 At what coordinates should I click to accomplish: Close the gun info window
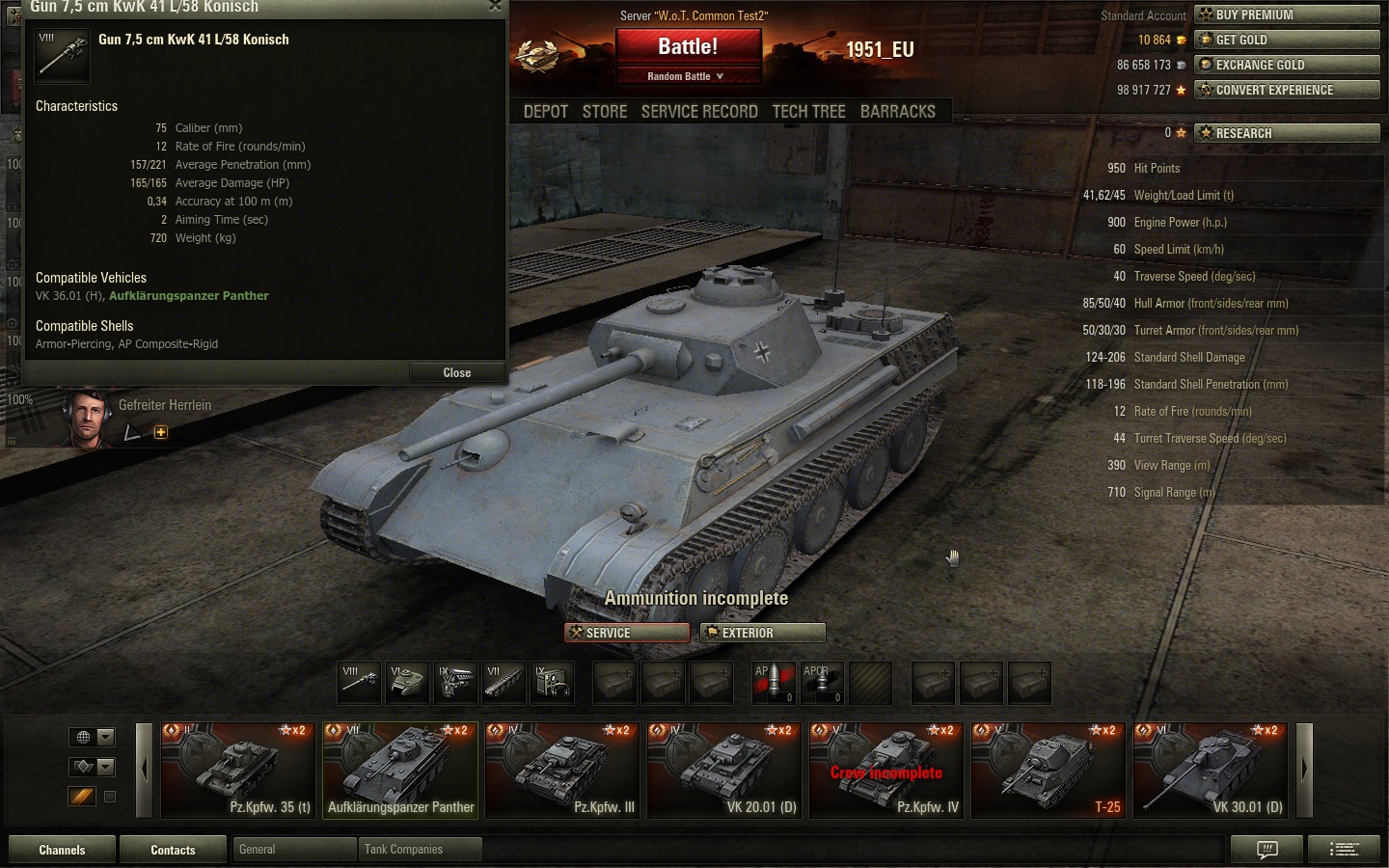tap(456, 372)
